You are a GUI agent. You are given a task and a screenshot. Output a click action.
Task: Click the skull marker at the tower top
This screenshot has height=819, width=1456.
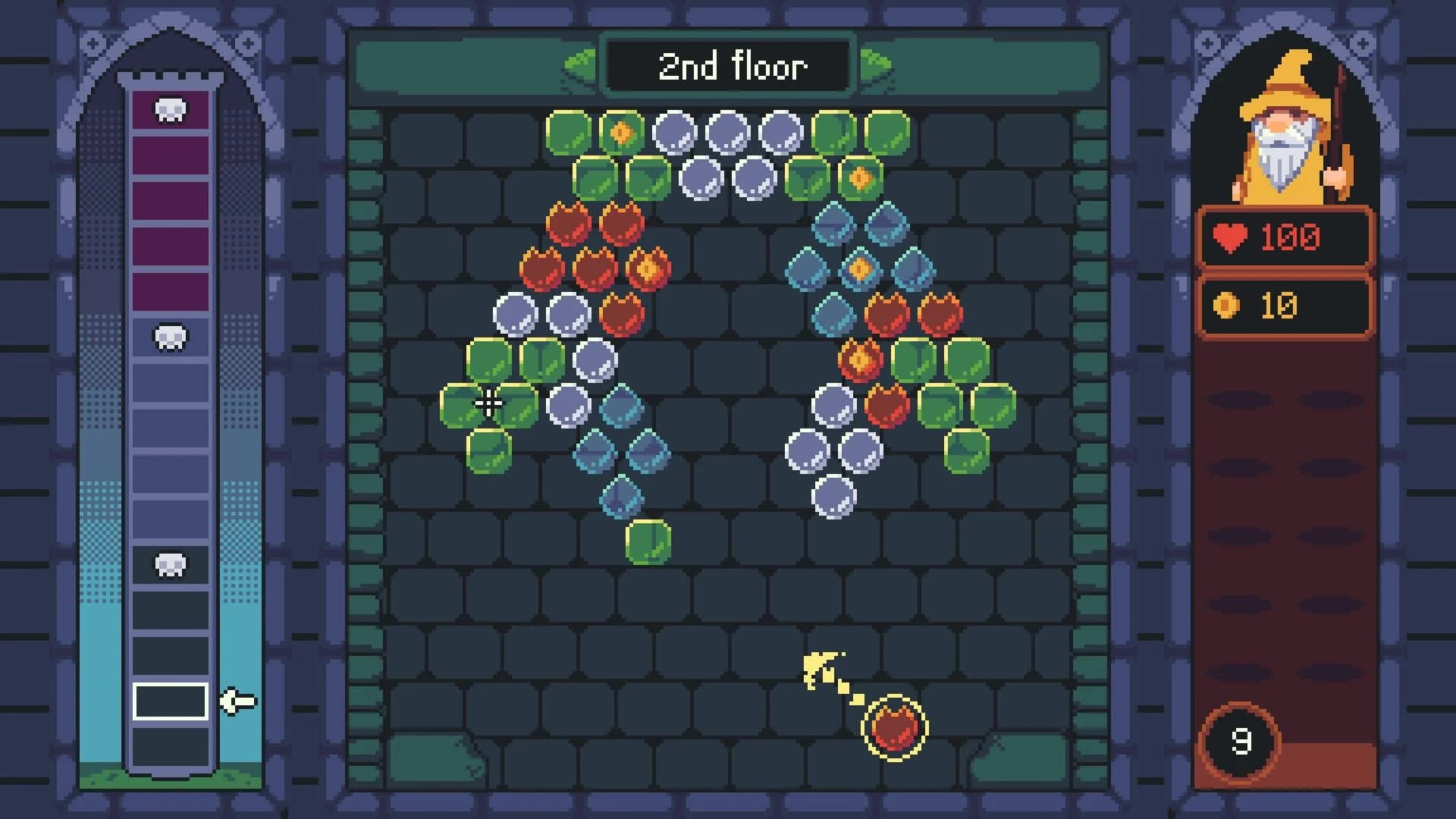coord(168,109)
